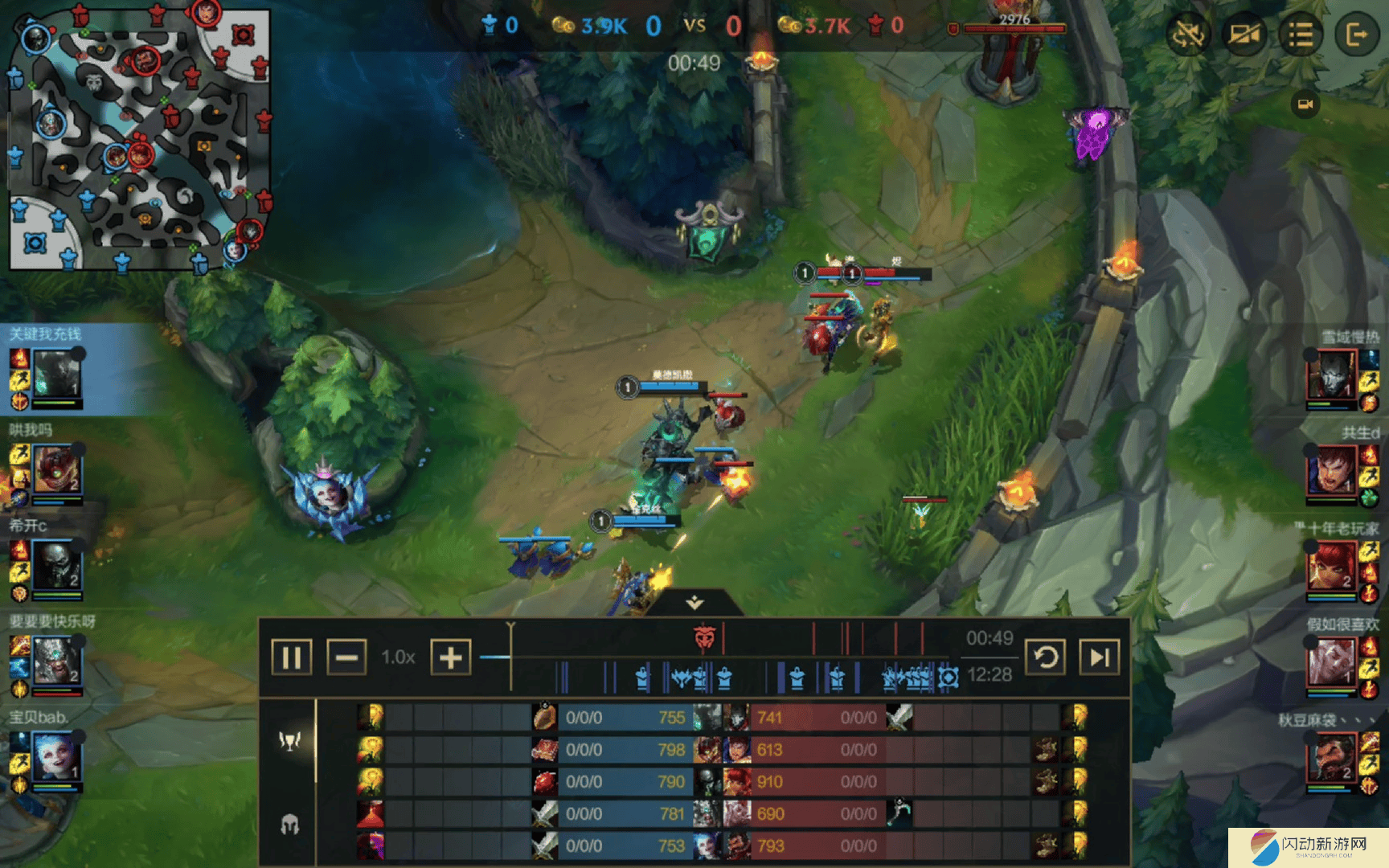Open the minimap
Viewport: 1389px width, 868px height.
138,138
